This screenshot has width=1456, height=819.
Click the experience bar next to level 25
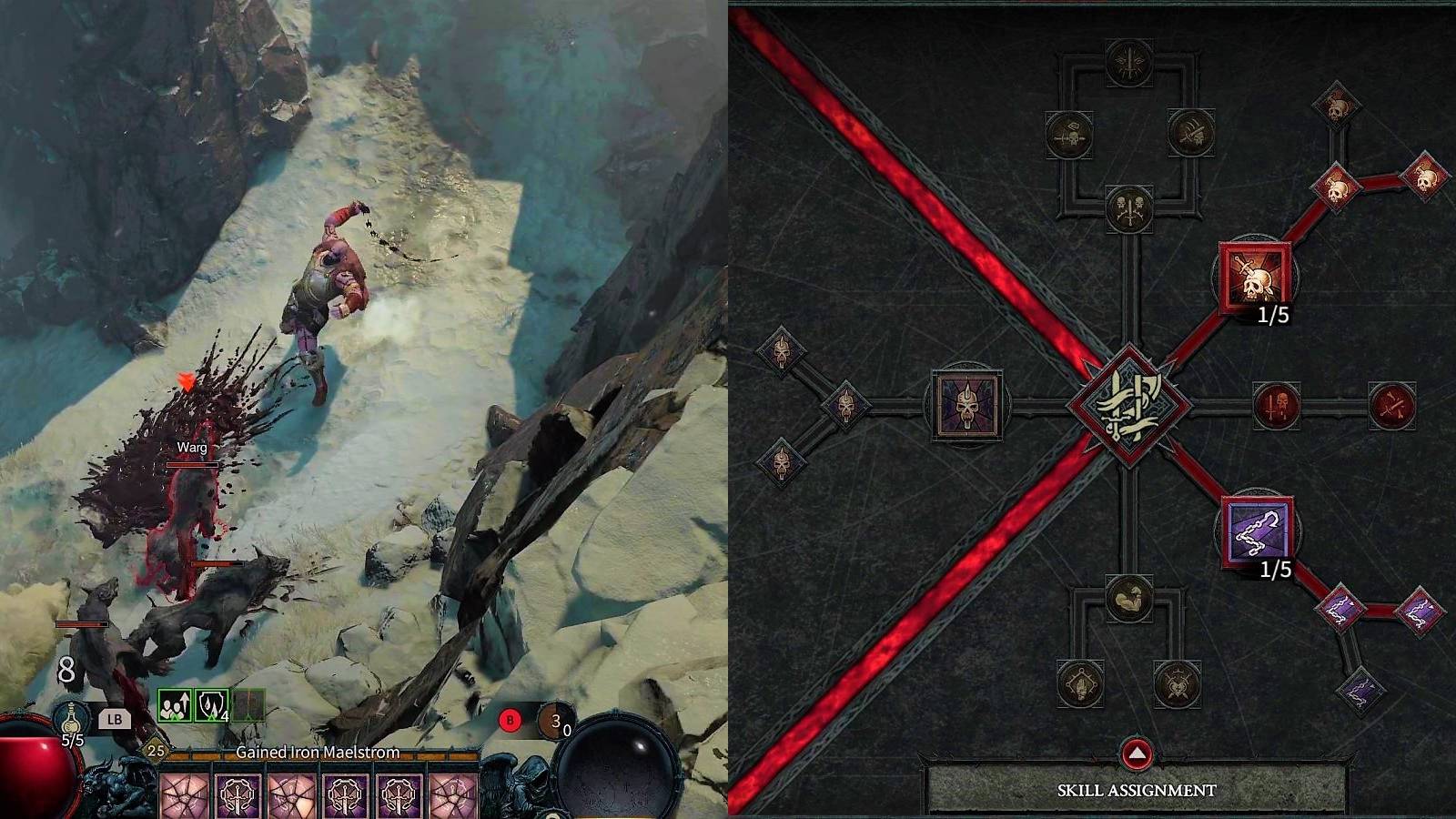point(300,753)
